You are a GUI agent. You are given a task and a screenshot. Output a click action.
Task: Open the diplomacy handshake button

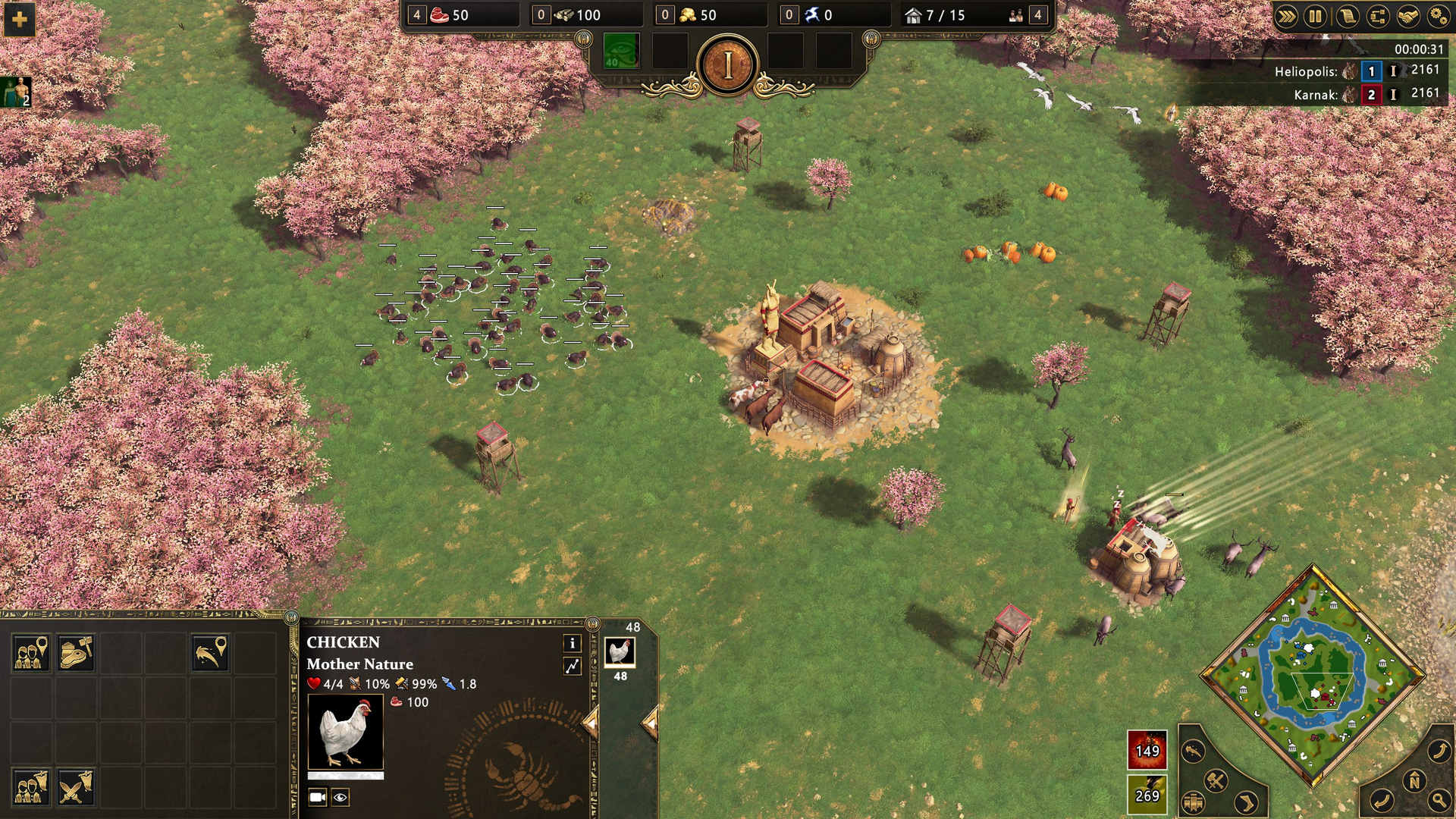1408,16
